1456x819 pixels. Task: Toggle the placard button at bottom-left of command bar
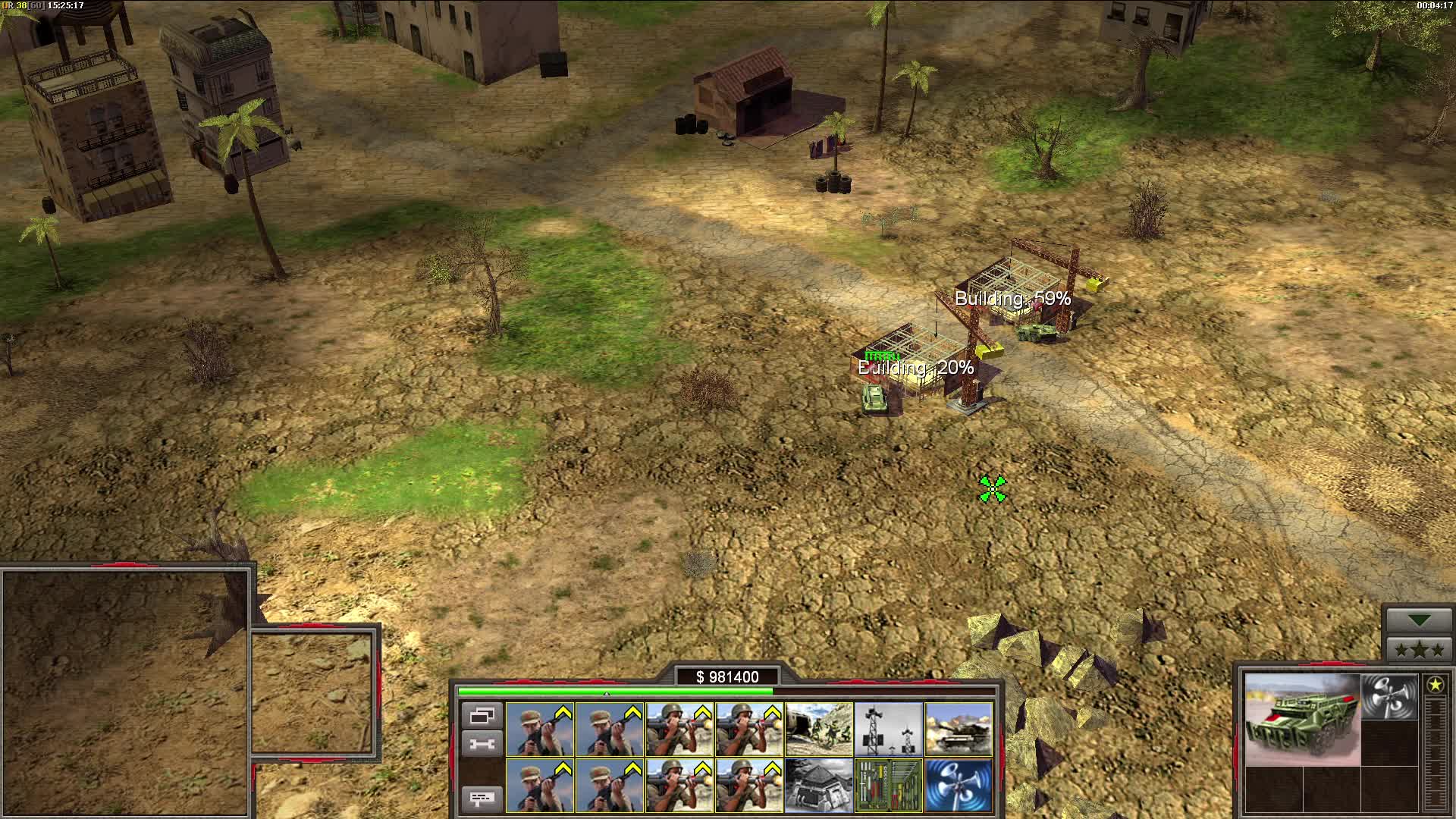(482, 799)
